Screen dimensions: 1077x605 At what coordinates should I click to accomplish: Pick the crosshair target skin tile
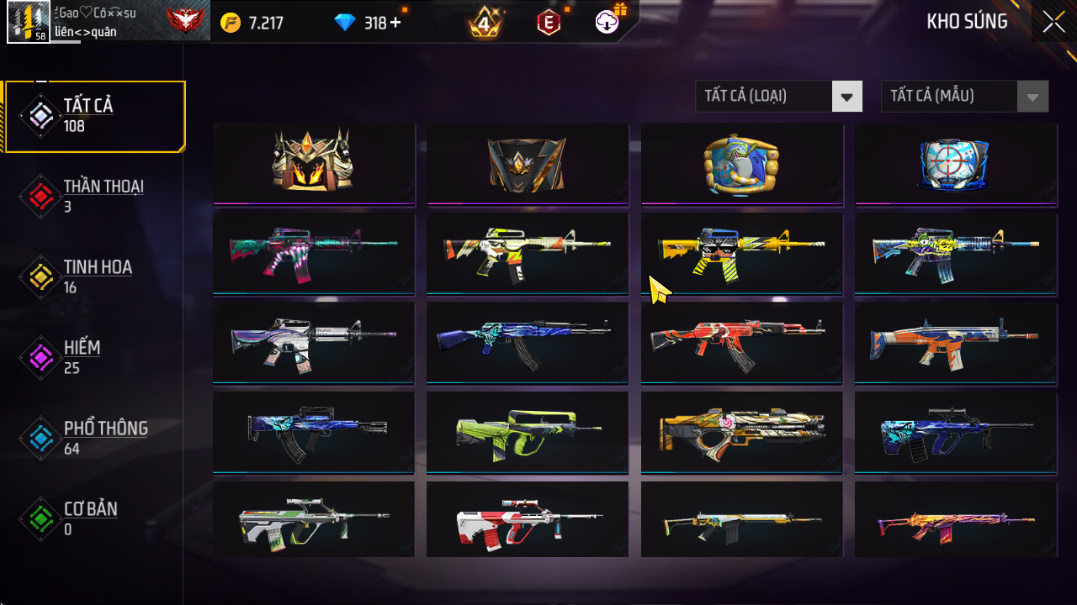point(955,163)
